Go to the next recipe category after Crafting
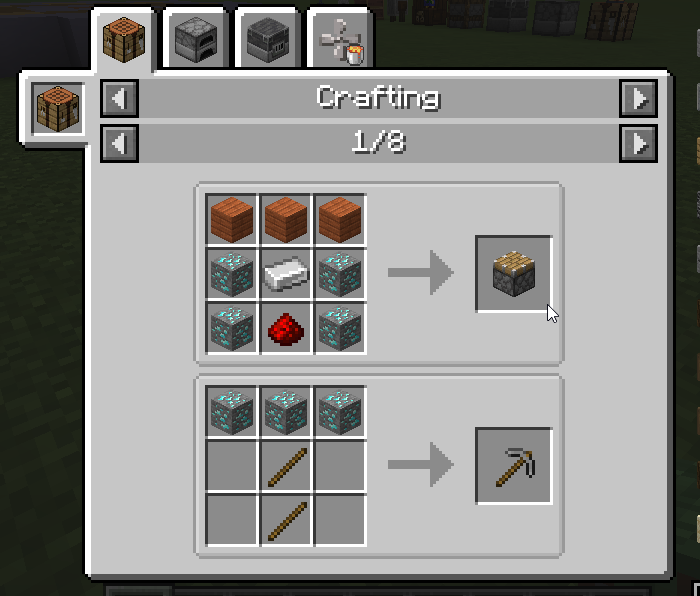The height and width of the screenshot is (596, 700). 638,98
